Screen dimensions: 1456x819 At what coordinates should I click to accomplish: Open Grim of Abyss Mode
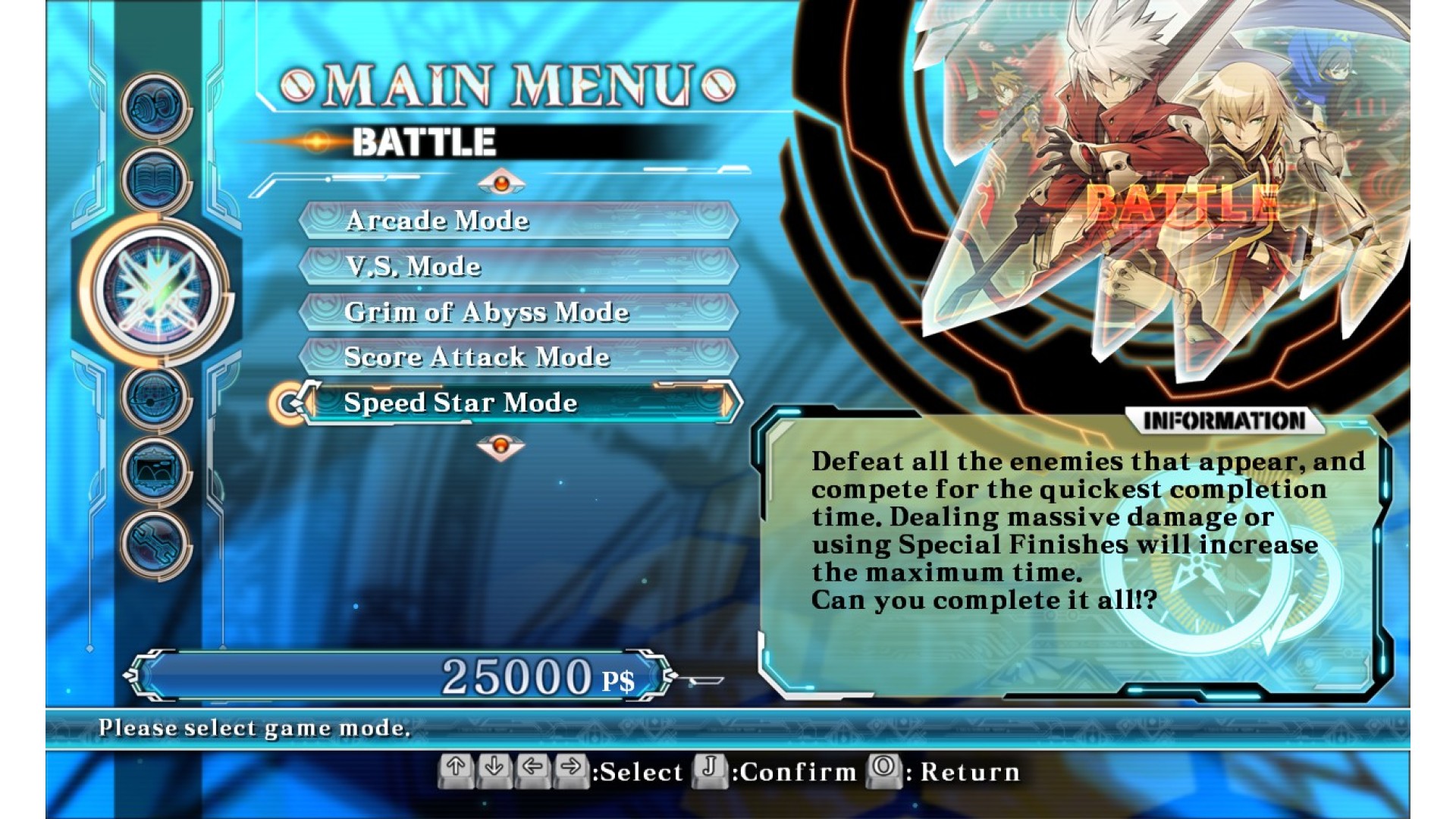[x=518, y=312]
